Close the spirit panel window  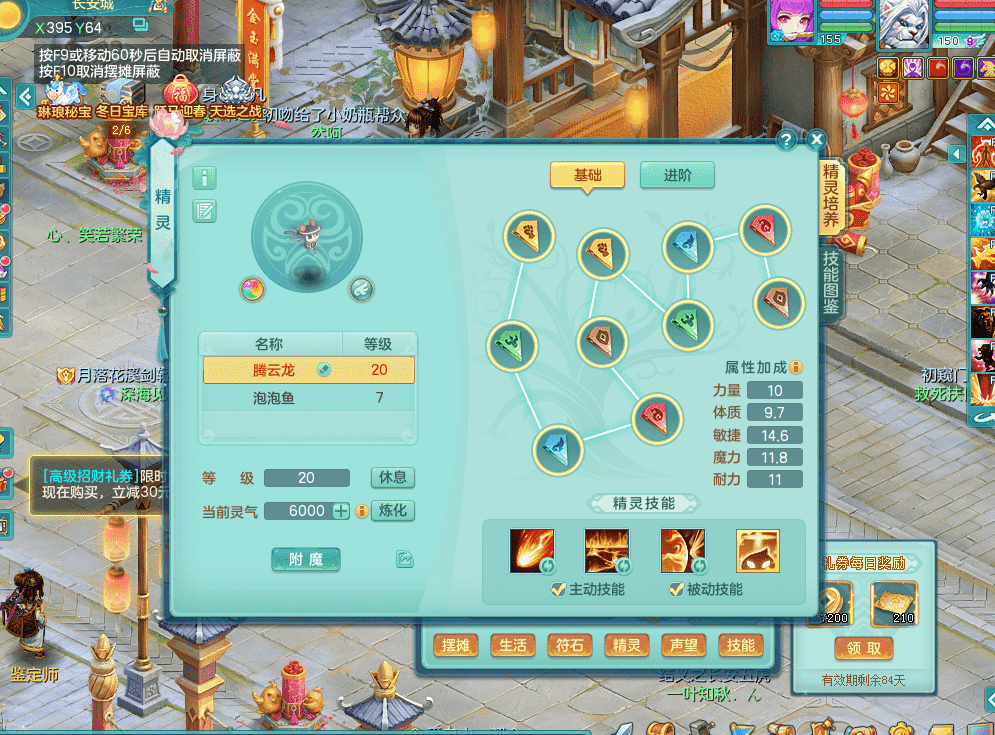(x=816, y=139)
